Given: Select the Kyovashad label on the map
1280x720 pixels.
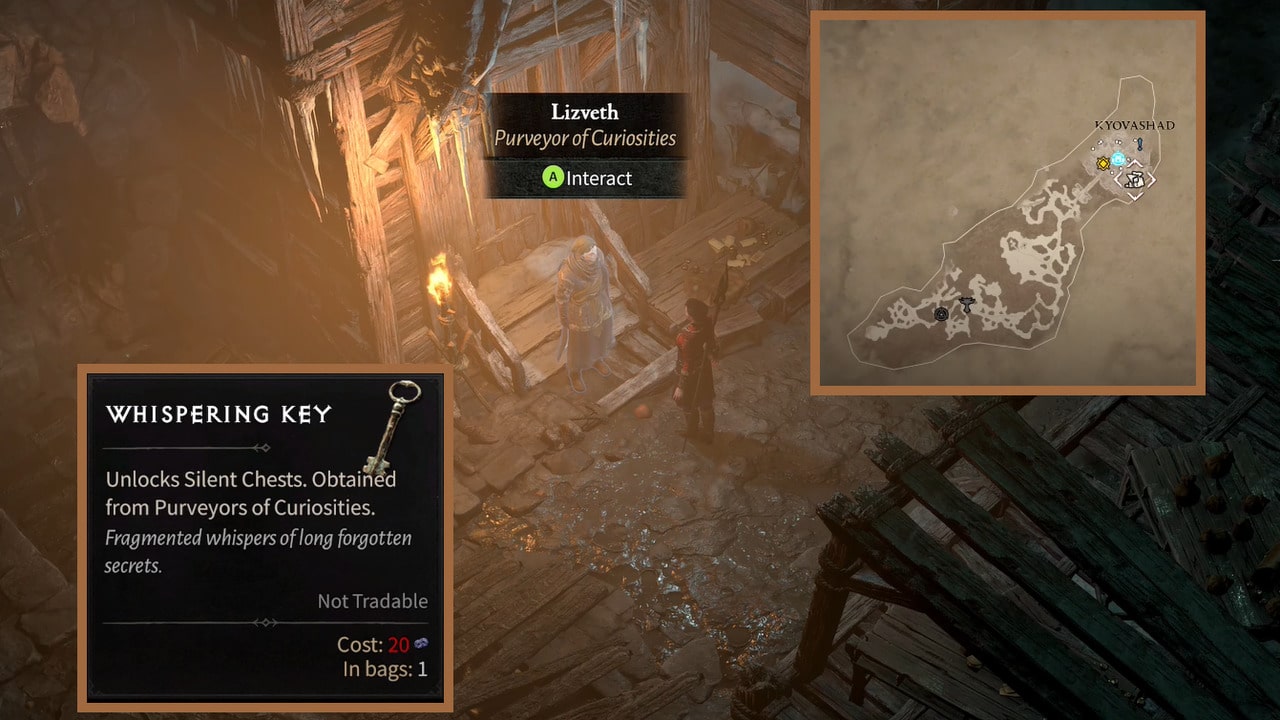Looking at the screenshot, I should point(1134,124).
